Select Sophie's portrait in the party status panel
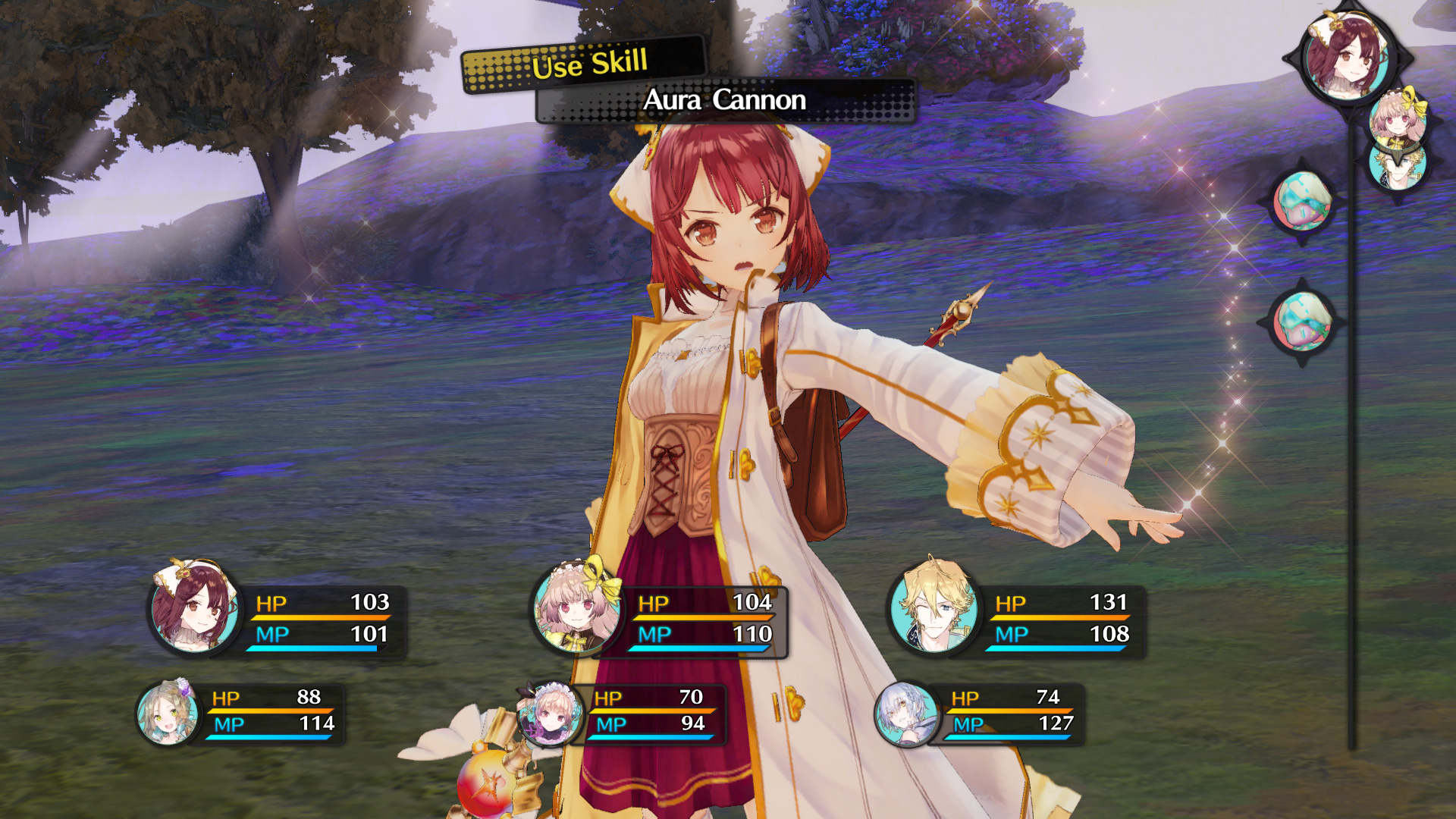1456x819 pixels. click(x=194, y=607)
